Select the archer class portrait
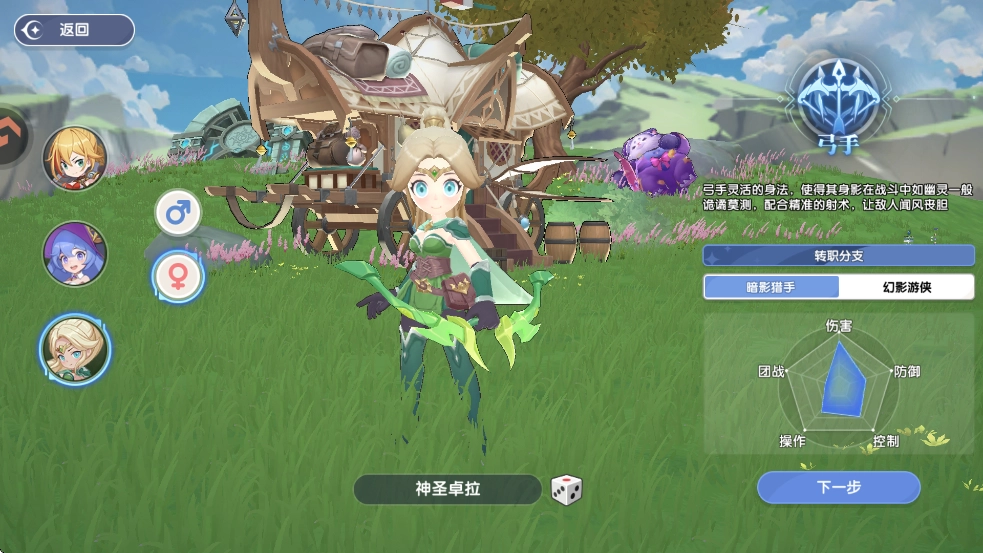 [x=75, y=349]
